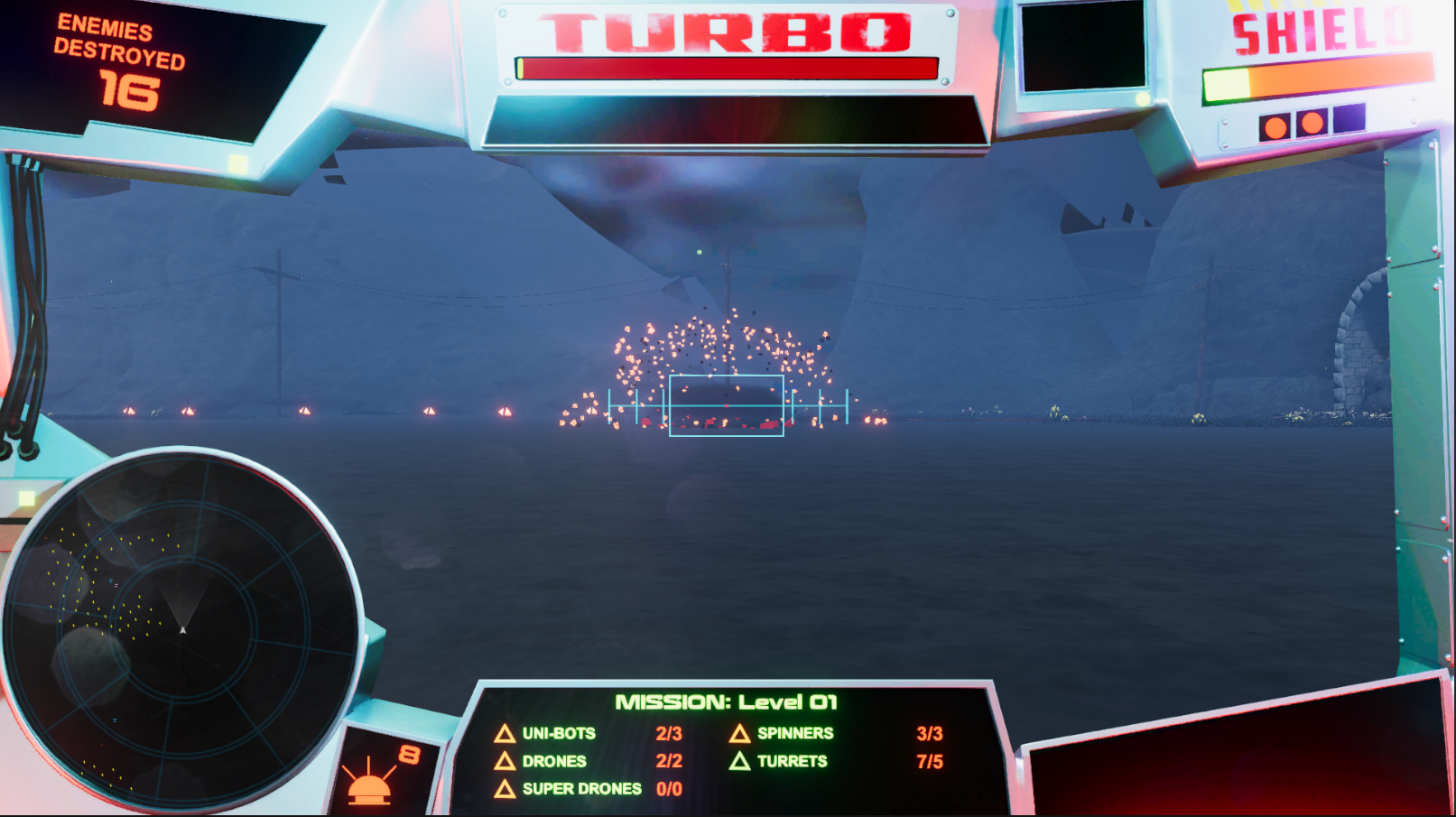
Task: Click the TURRETS 7/5 counter
Action: pos(930,761)
